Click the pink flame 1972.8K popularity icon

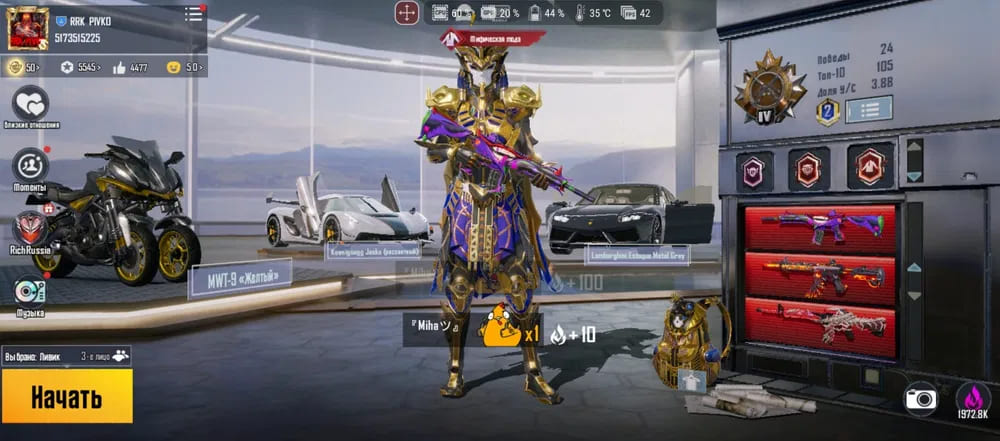point(973,399)
